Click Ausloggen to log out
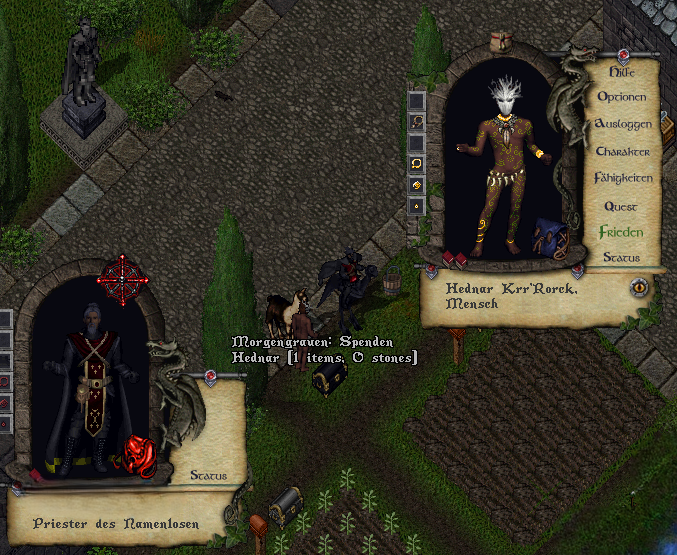The image size is (677, 555). 623,124
